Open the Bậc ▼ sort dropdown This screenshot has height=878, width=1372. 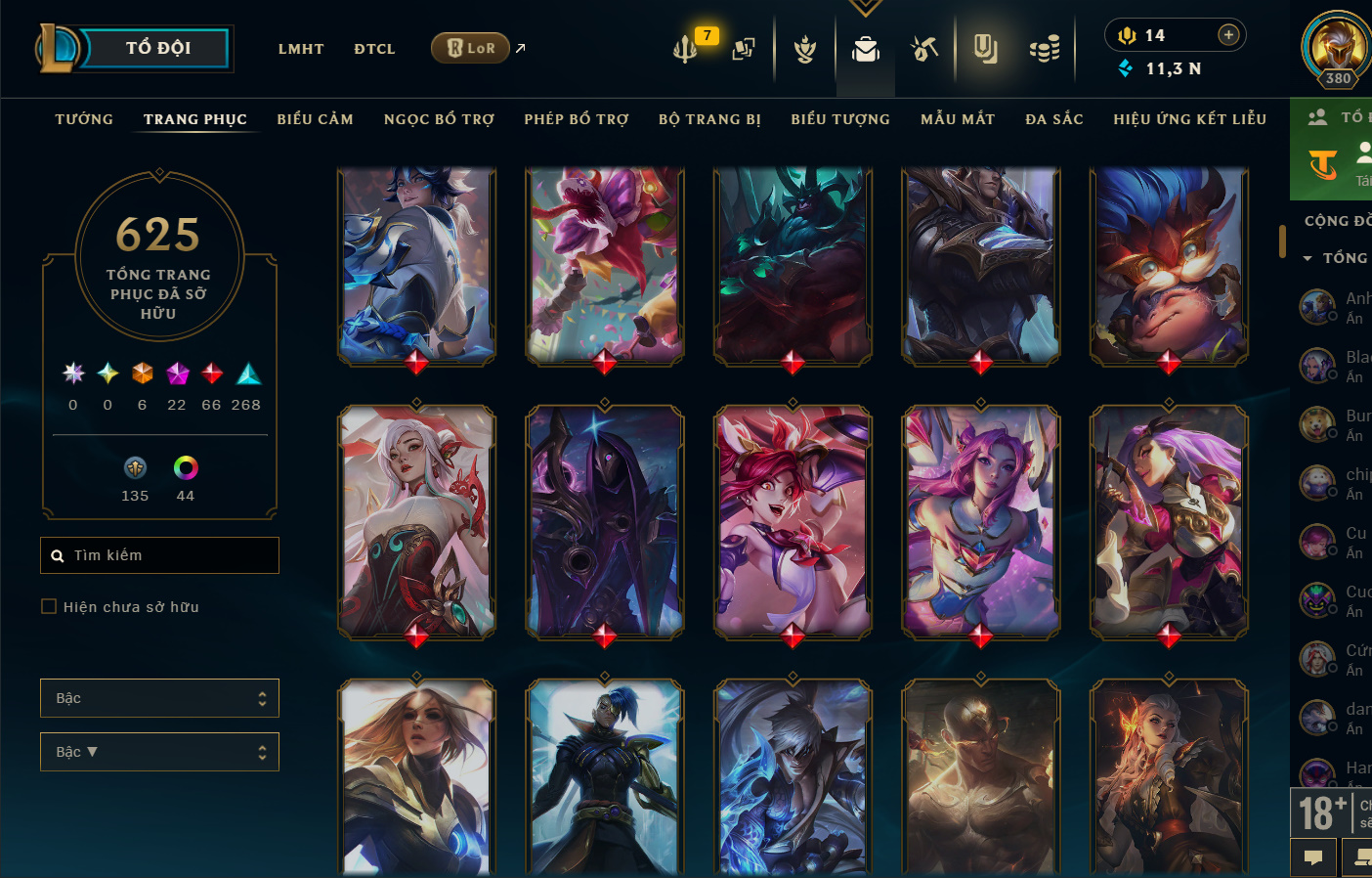[x=159, y=752]
